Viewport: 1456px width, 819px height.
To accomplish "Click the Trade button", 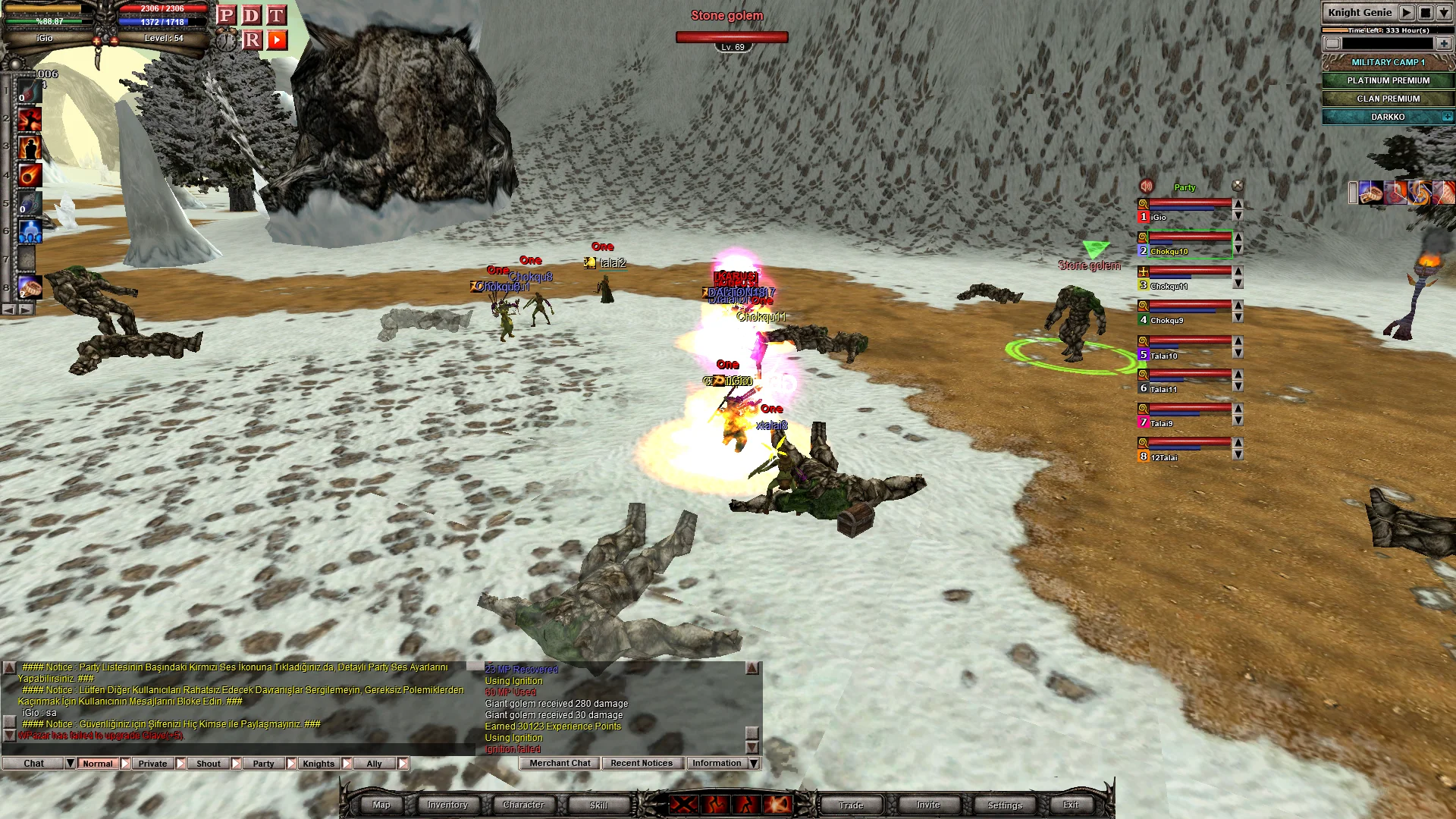I will 851,805.
